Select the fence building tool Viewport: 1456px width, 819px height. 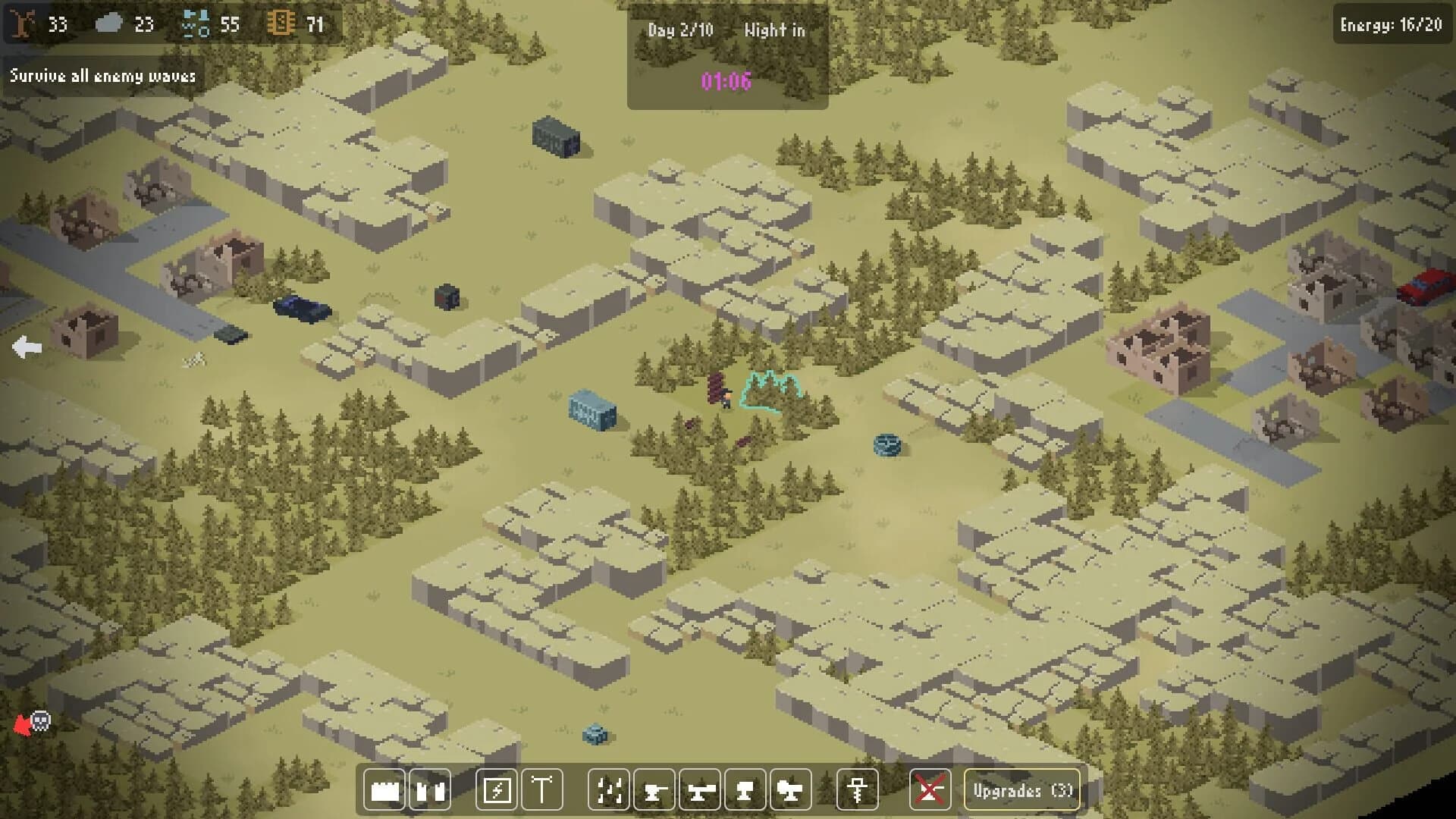[x=428, y=790]
